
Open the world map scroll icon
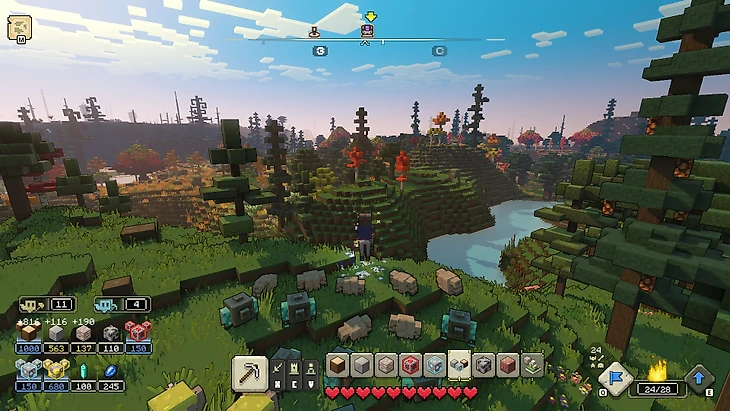[18, 28]
